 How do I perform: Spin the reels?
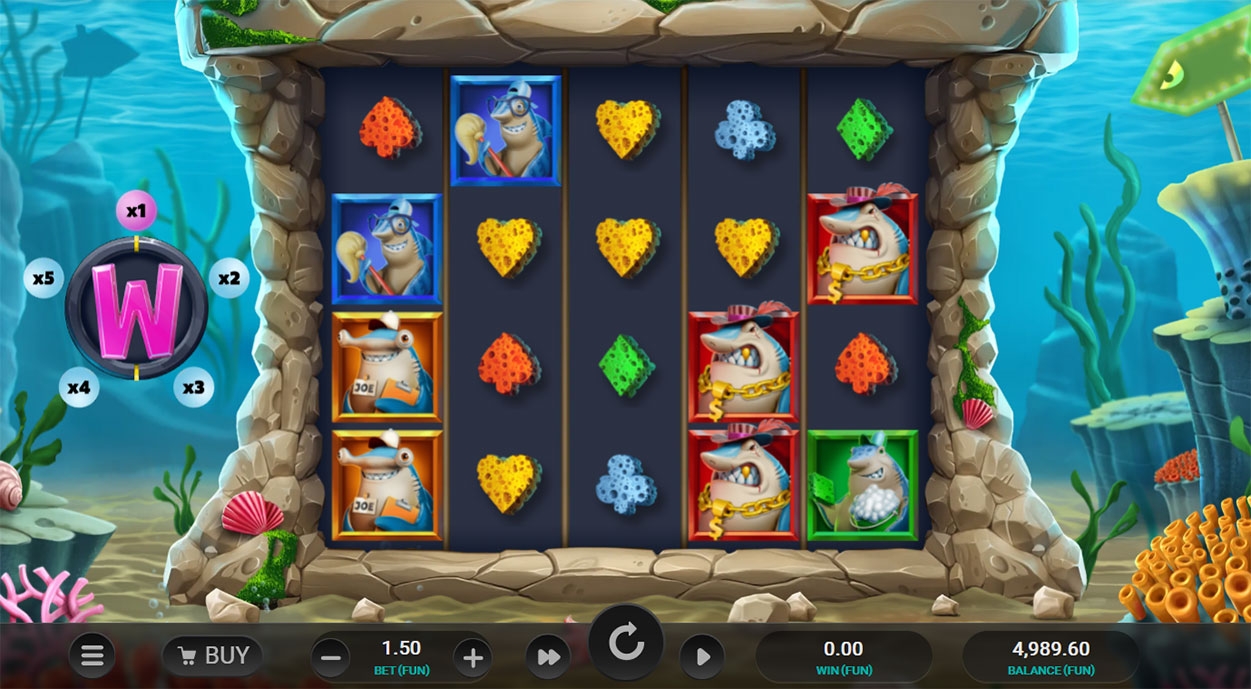coord(626,645)
